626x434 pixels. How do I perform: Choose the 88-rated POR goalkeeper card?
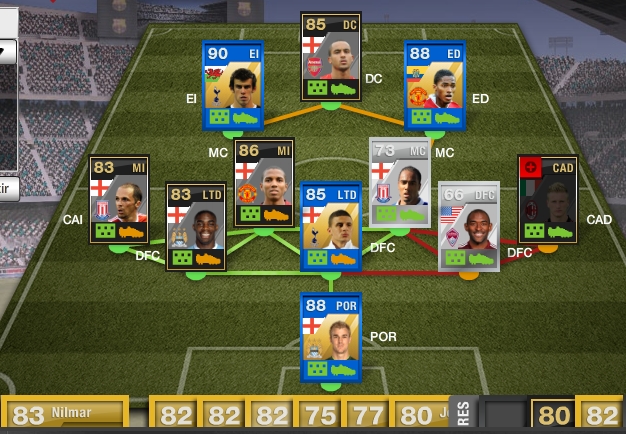331,337
